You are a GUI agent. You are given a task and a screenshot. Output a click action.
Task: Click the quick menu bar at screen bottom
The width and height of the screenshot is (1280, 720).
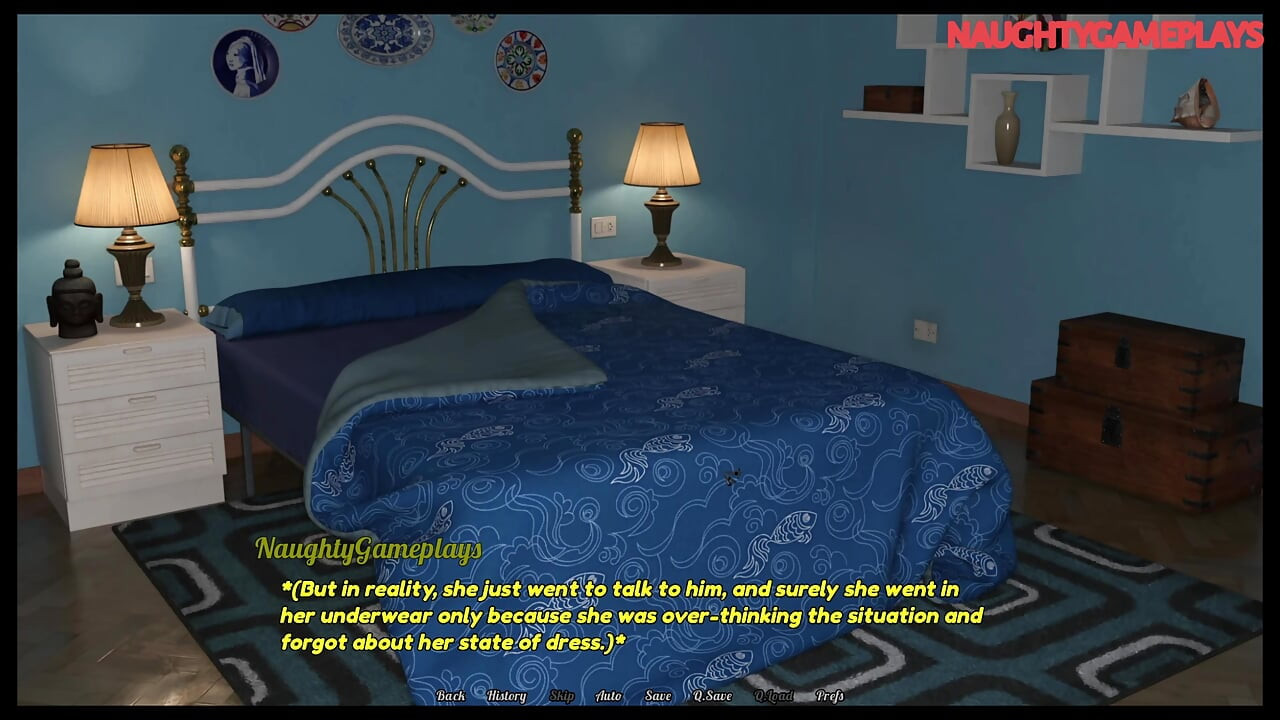click(x=640, y=696)
